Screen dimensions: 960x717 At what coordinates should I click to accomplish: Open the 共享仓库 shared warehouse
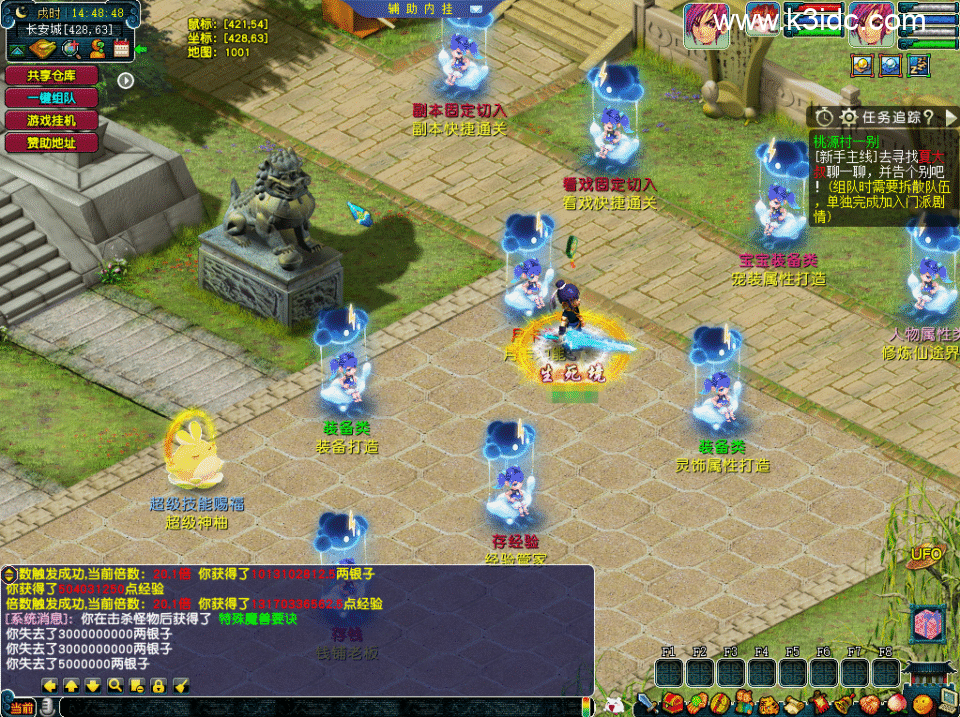pos(52,76)
